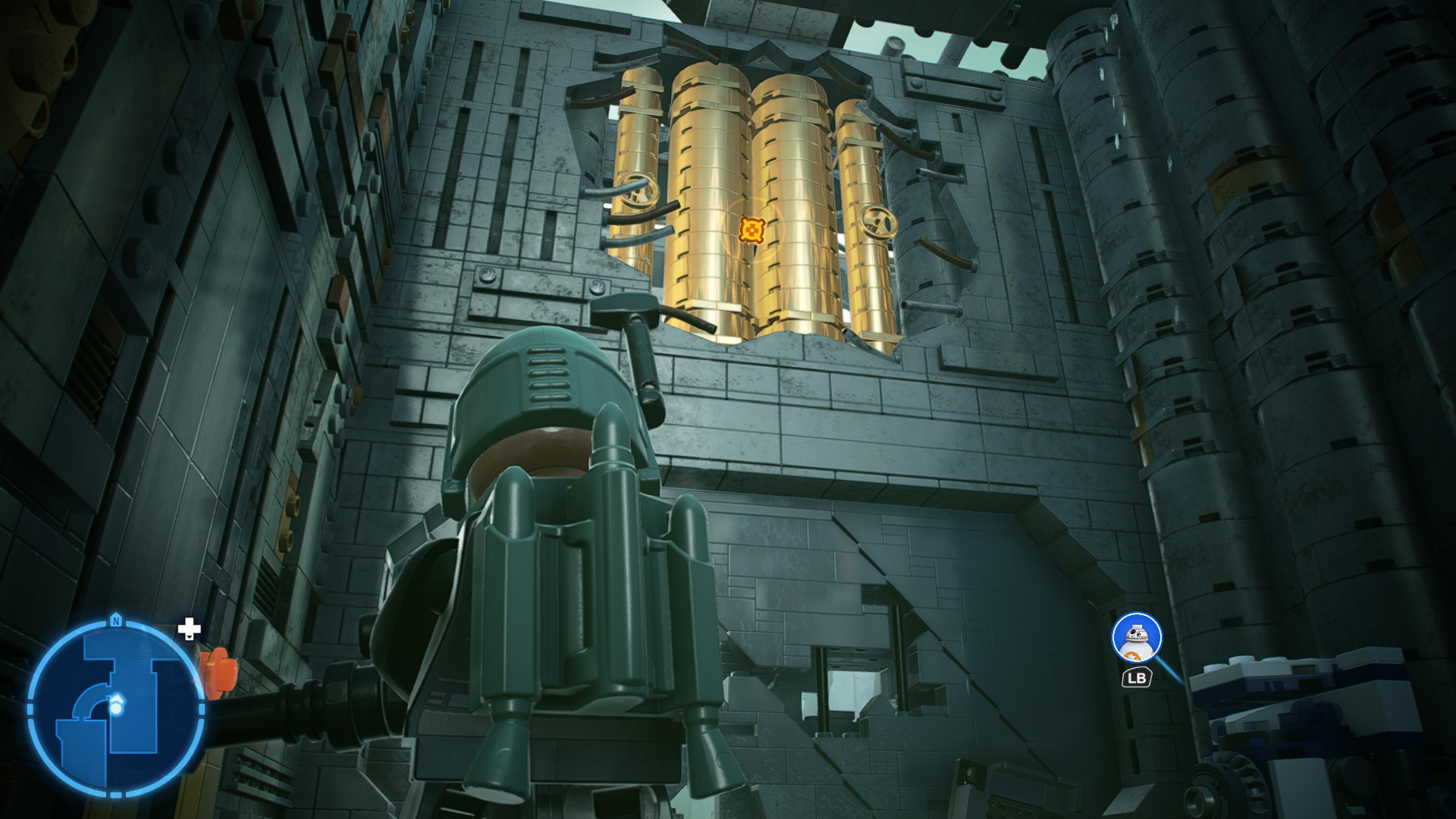This screenshot has width=1456, height=819.
Task: Select the orange target reticle marker
Action: pos(752,228)
